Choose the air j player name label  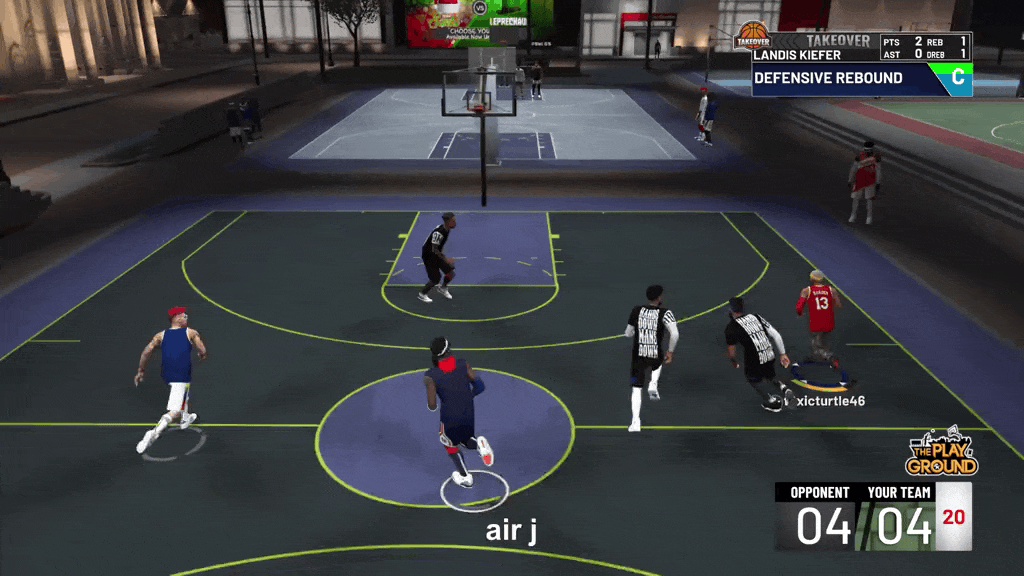(x=511, y=530)
